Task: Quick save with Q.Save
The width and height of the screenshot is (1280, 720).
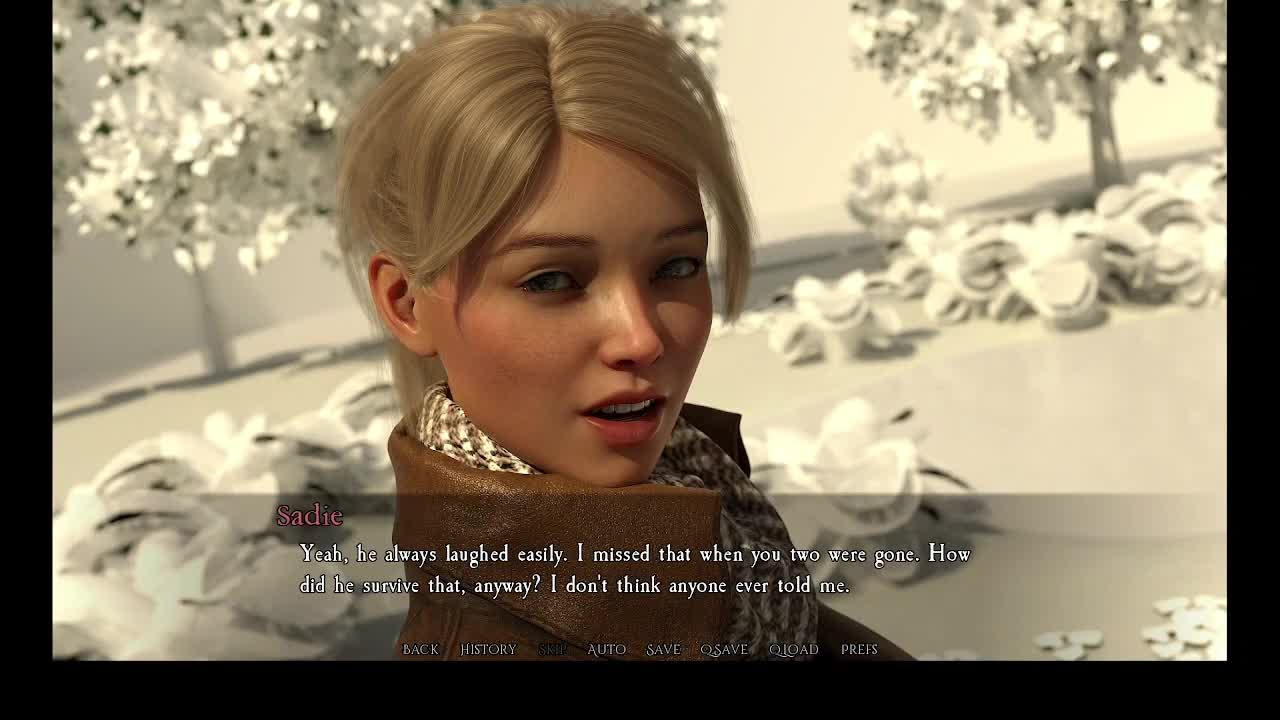Action: (x=724, y=650)
